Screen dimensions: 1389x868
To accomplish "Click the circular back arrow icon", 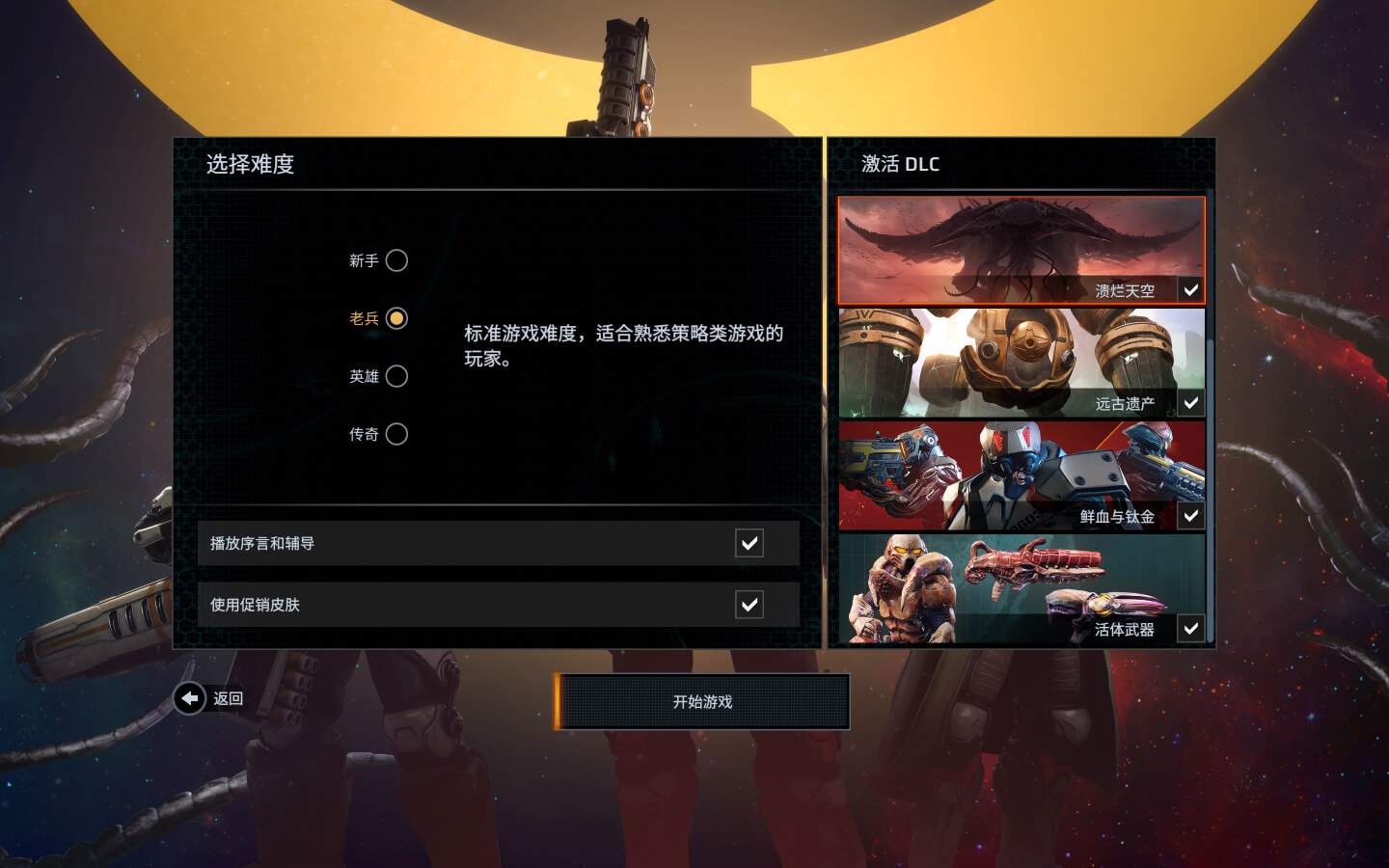I will 189,698.
